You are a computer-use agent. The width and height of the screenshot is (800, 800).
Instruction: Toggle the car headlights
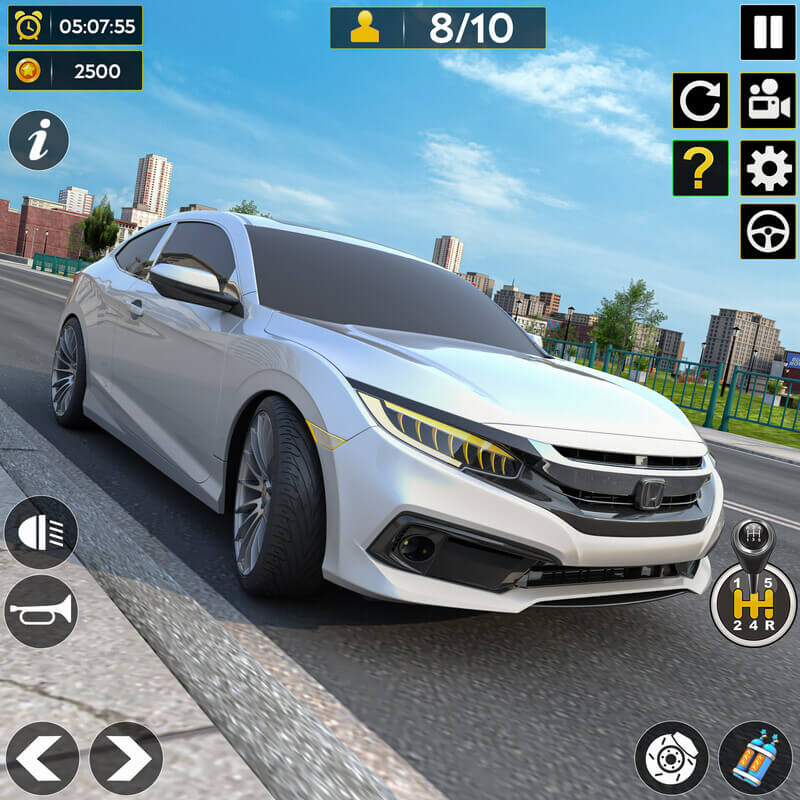pos(41,532)
